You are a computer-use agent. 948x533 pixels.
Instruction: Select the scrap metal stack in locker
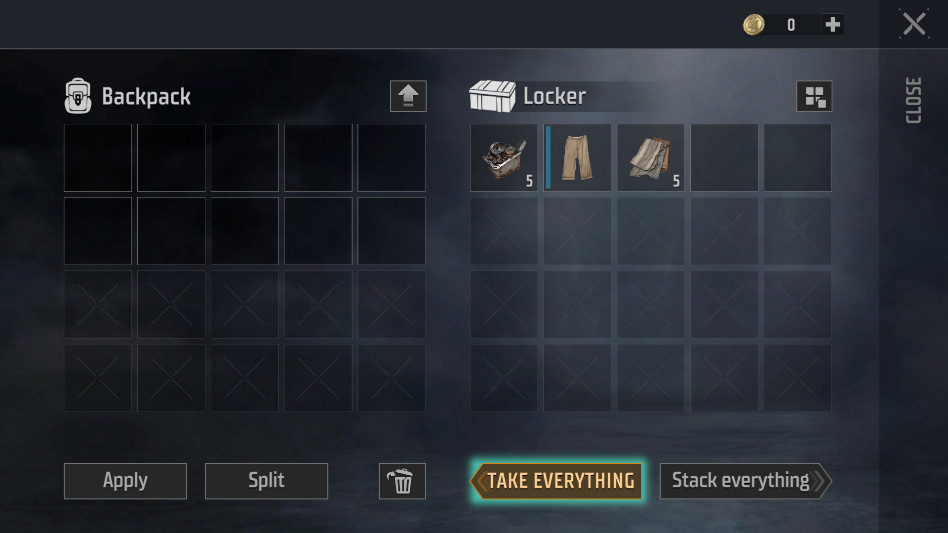click(x=504, y=158)
